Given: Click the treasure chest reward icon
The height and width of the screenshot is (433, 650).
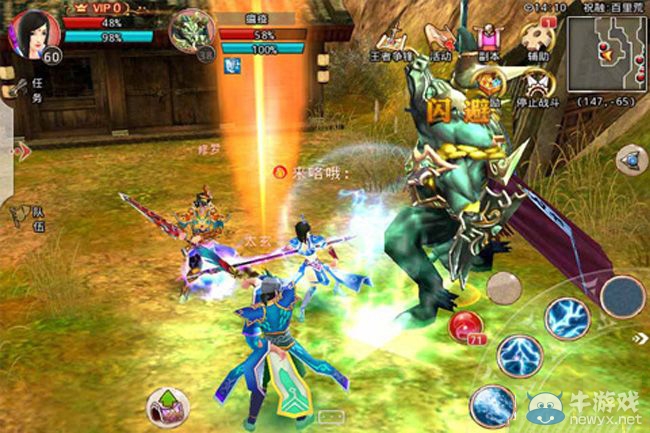Looking at the screenshot, I should click(489, 85).
